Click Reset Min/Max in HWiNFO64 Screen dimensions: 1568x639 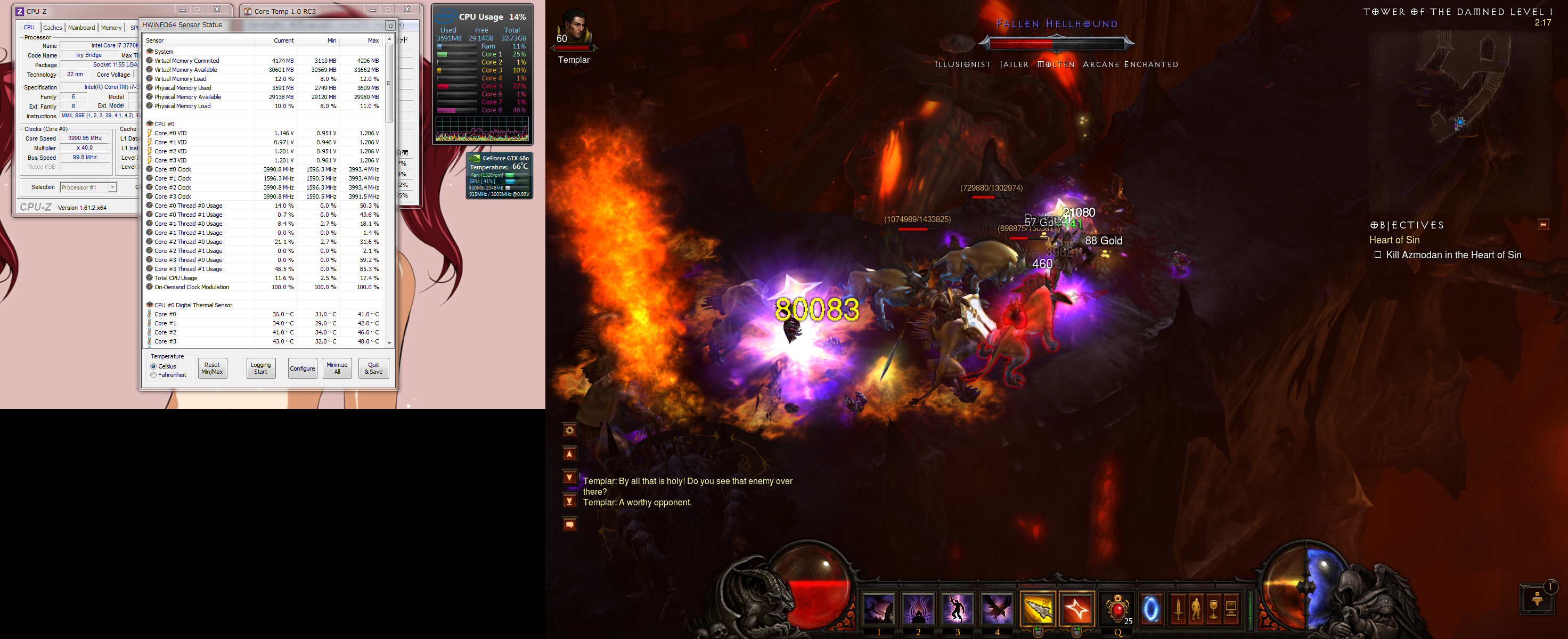[213, 368]
